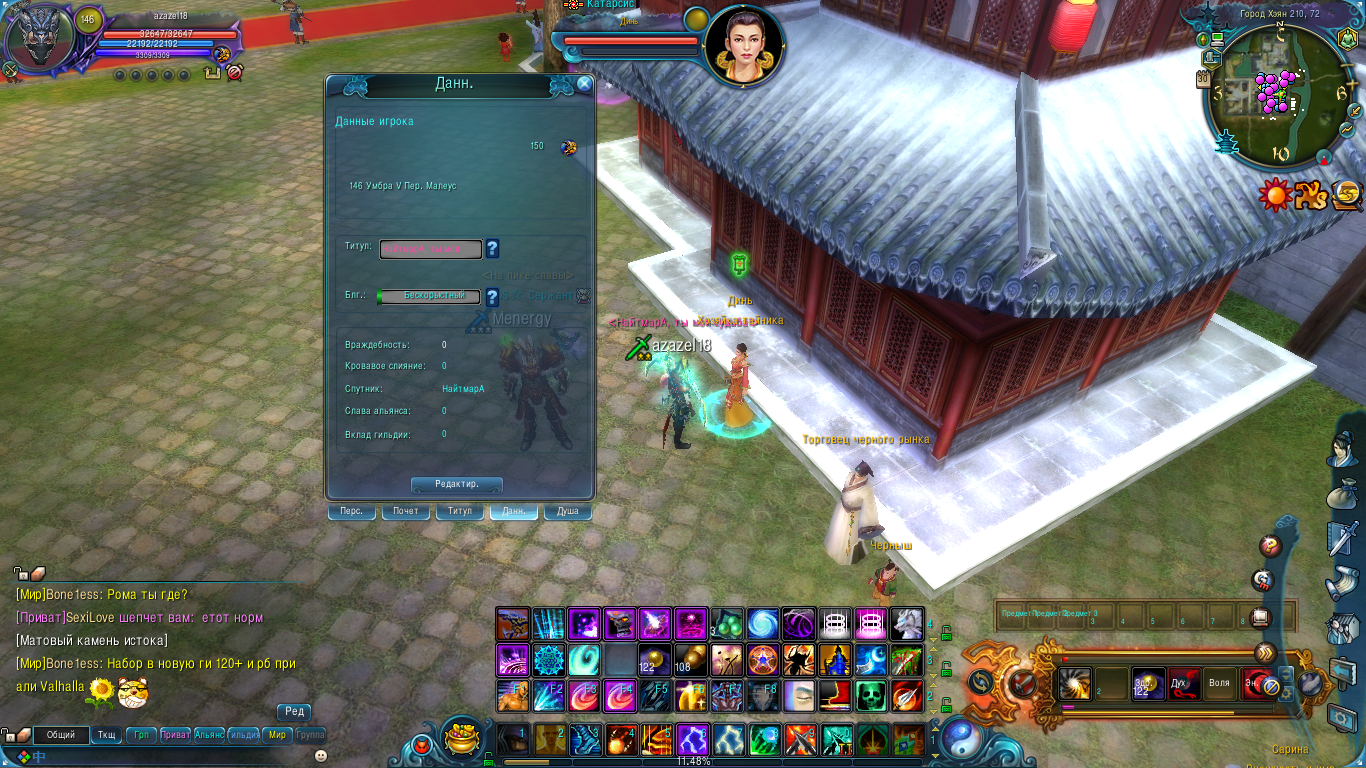1366x768 pixels.
Task: Open the Почет tab
Action: (405, 512)
